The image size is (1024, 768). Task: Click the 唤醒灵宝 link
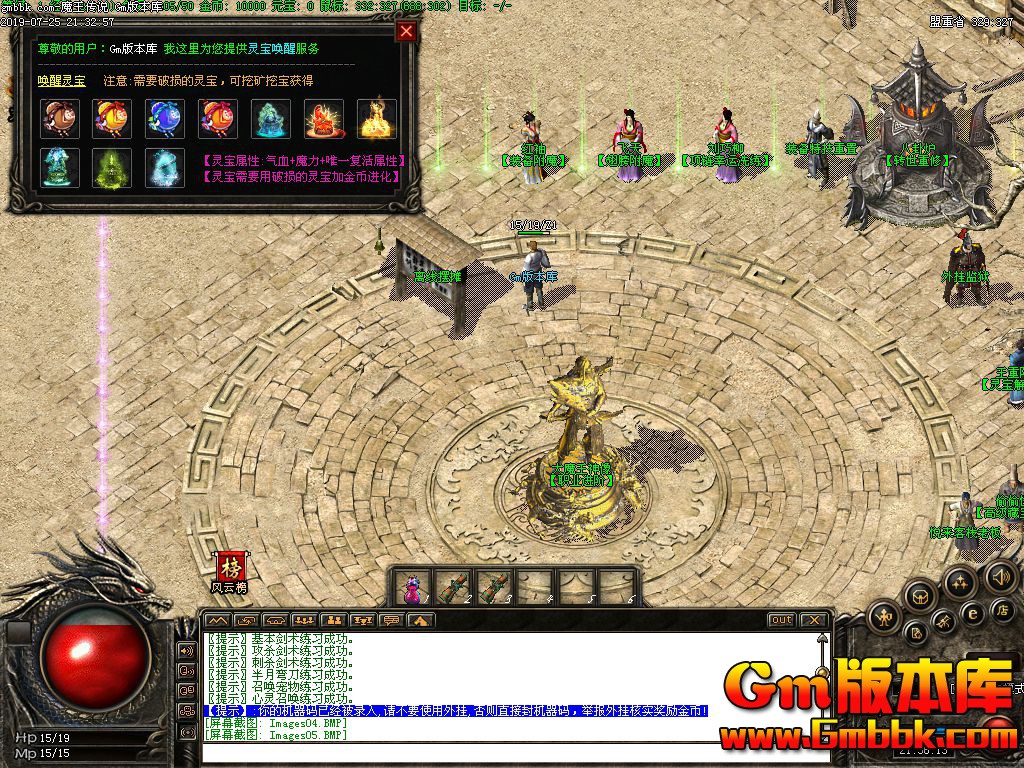(x=61, y=80)
